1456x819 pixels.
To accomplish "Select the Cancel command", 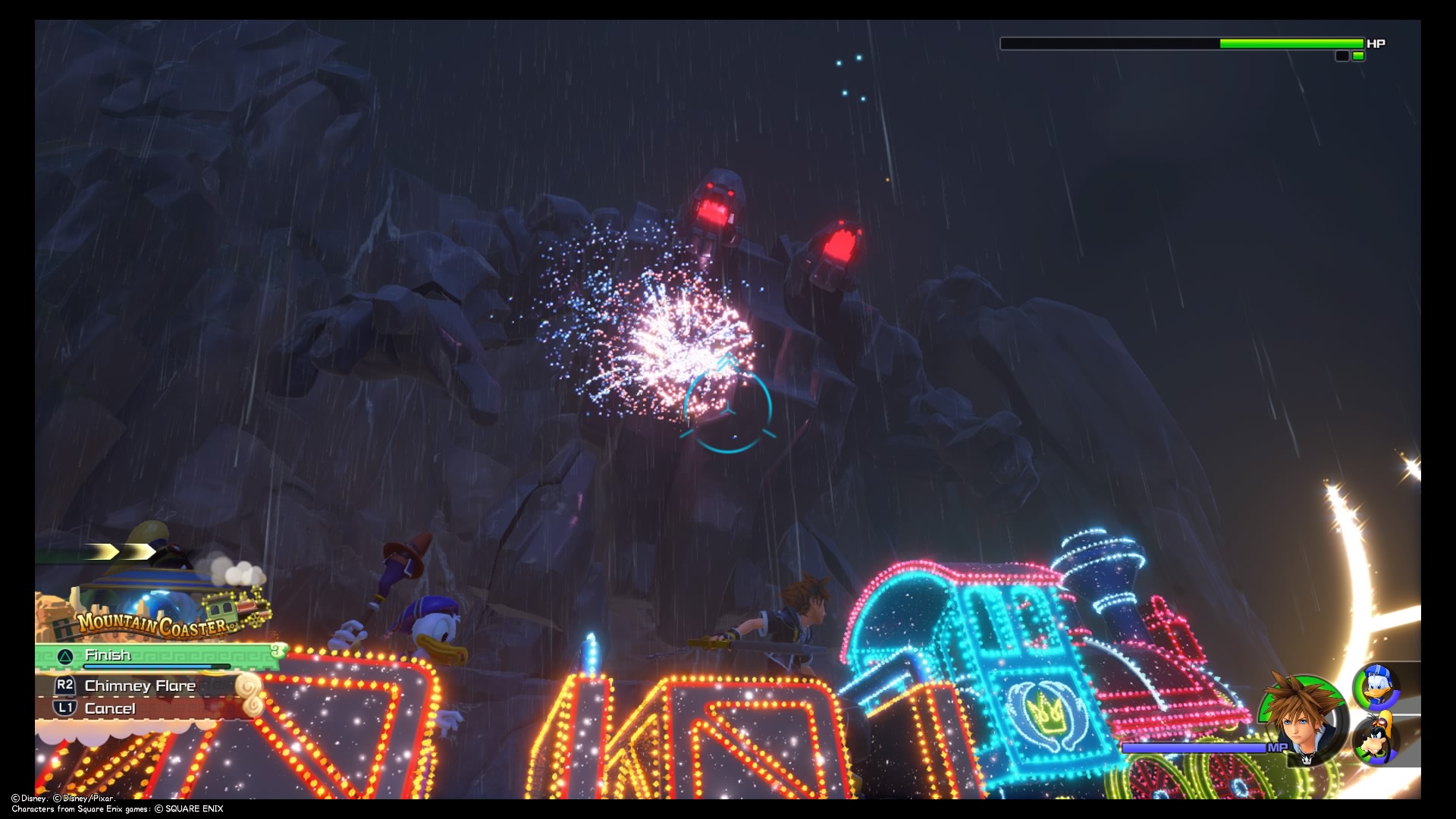I will click(x=110, y=708).
